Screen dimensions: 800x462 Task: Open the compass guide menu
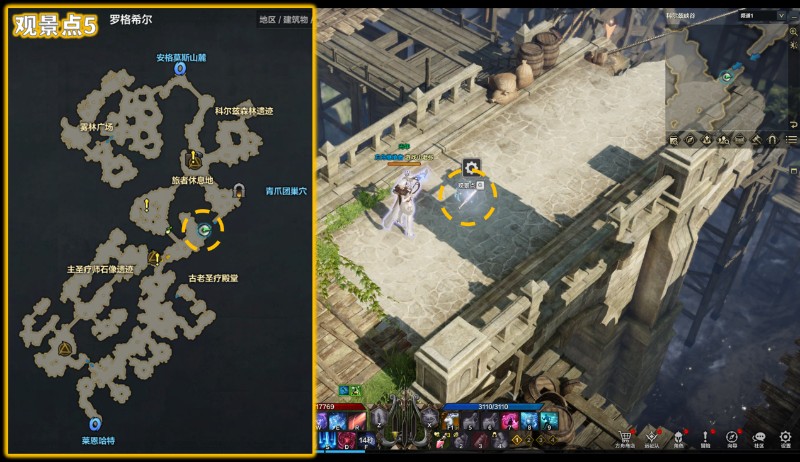click(732, 437)
